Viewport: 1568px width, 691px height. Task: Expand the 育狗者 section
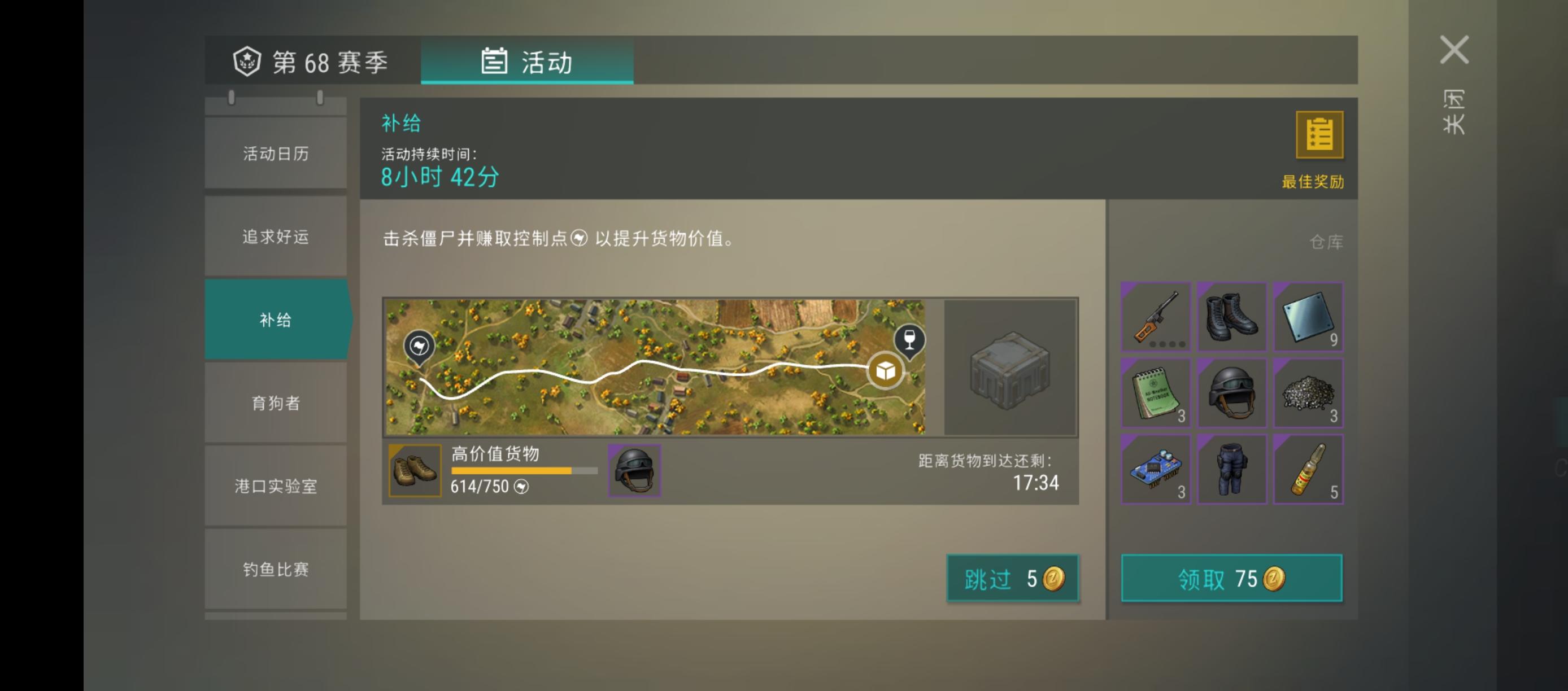[275, 403]
